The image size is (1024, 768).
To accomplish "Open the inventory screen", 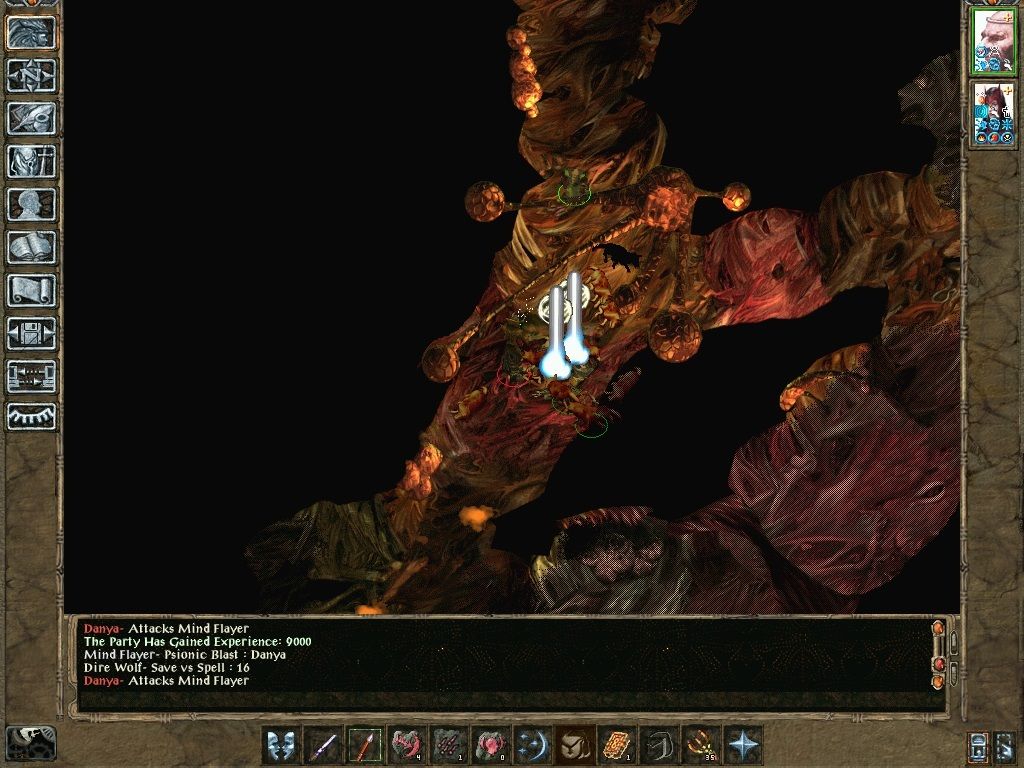I will (x=31, y=162).
